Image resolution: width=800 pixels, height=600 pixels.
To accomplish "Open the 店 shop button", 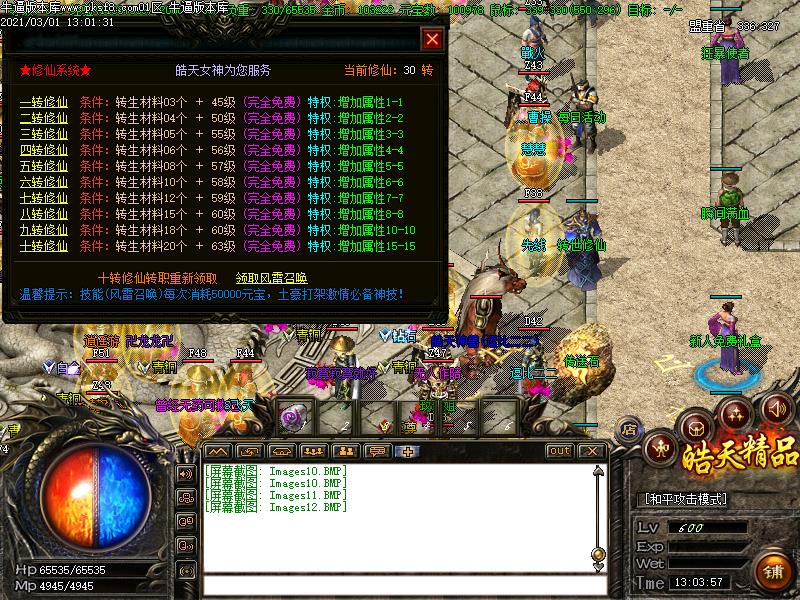I will click(x=629, y=430).
